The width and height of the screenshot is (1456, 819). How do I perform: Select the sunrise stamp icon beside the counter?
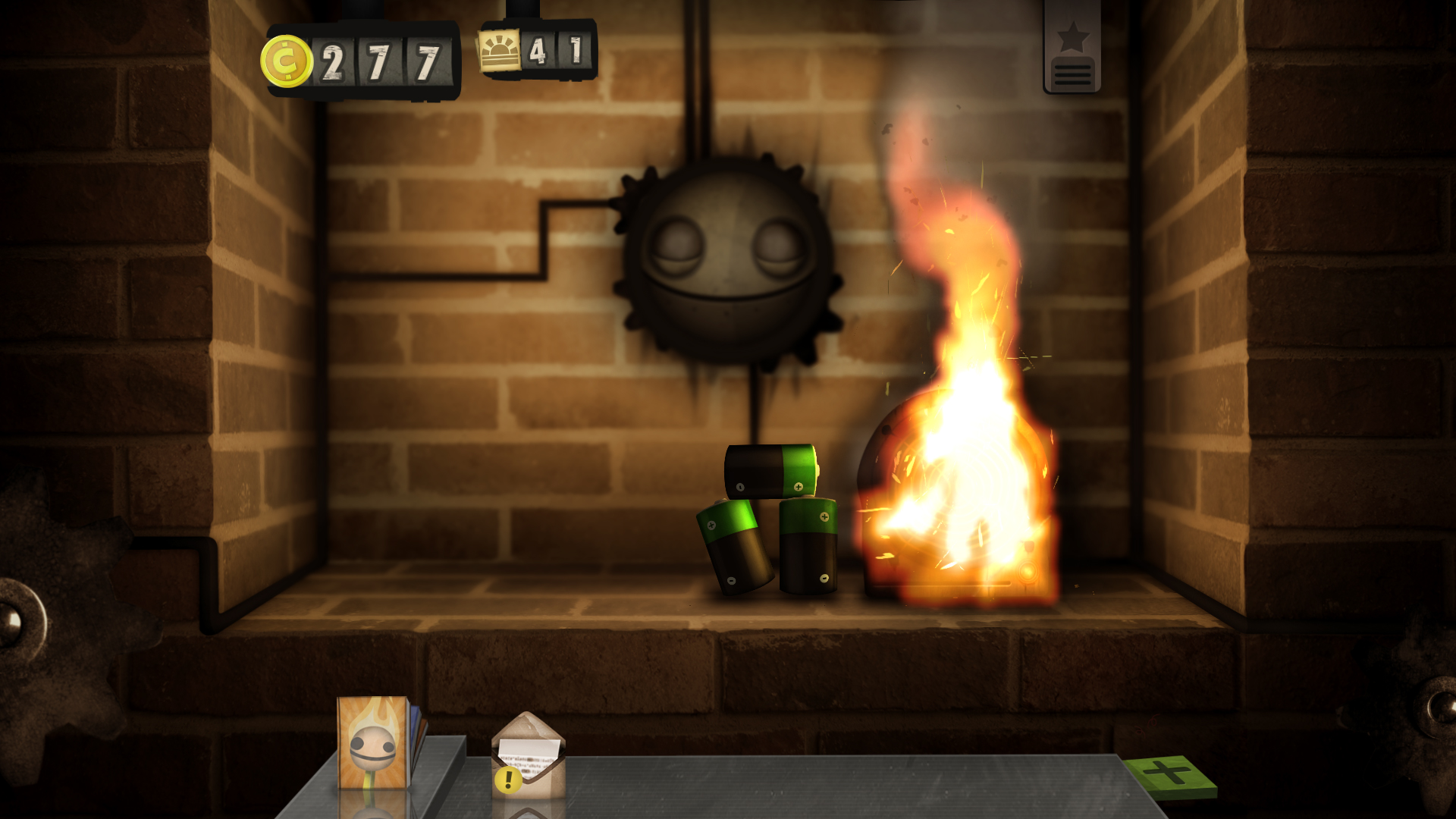coord(500,47)
